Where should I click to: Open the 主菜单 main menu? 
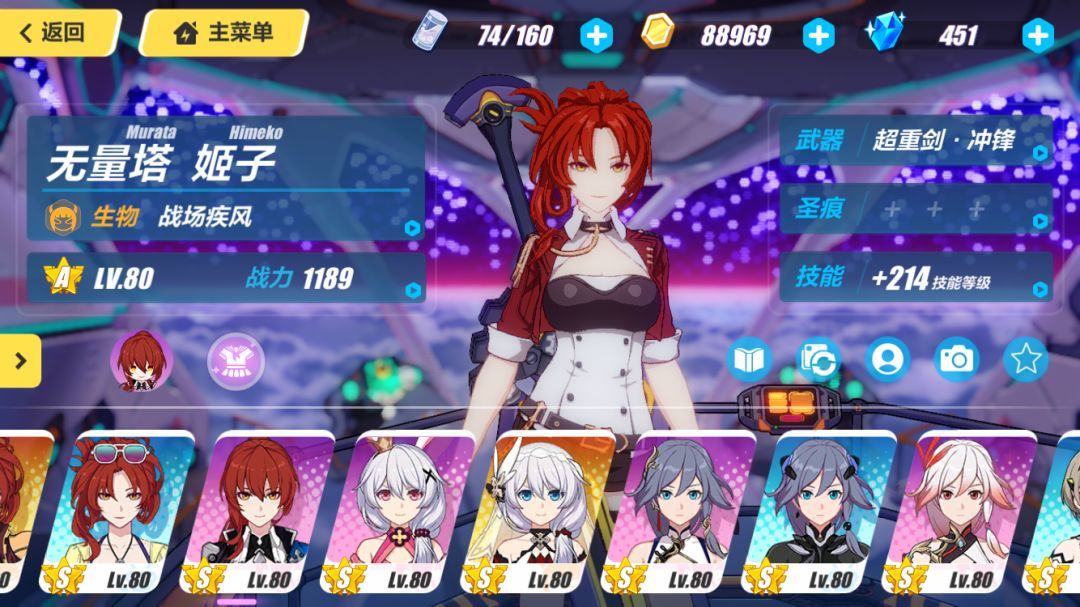223,32
